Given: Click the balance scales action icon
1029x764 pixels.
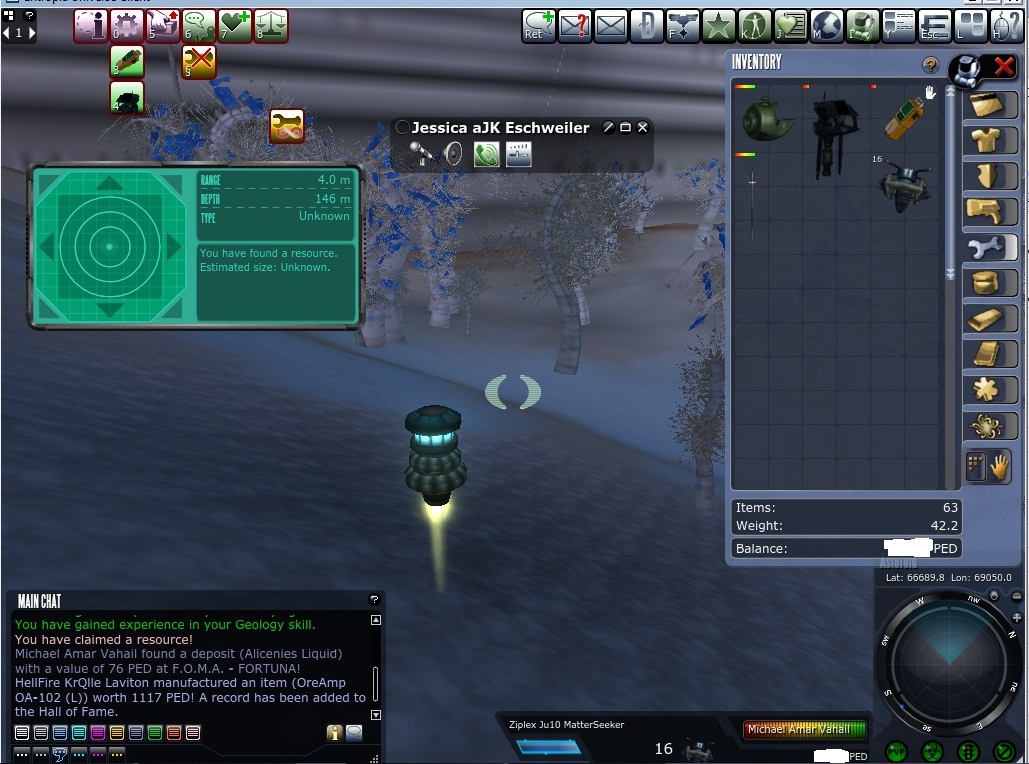Looking at the screenshot, I should click(x=270, y=26).
